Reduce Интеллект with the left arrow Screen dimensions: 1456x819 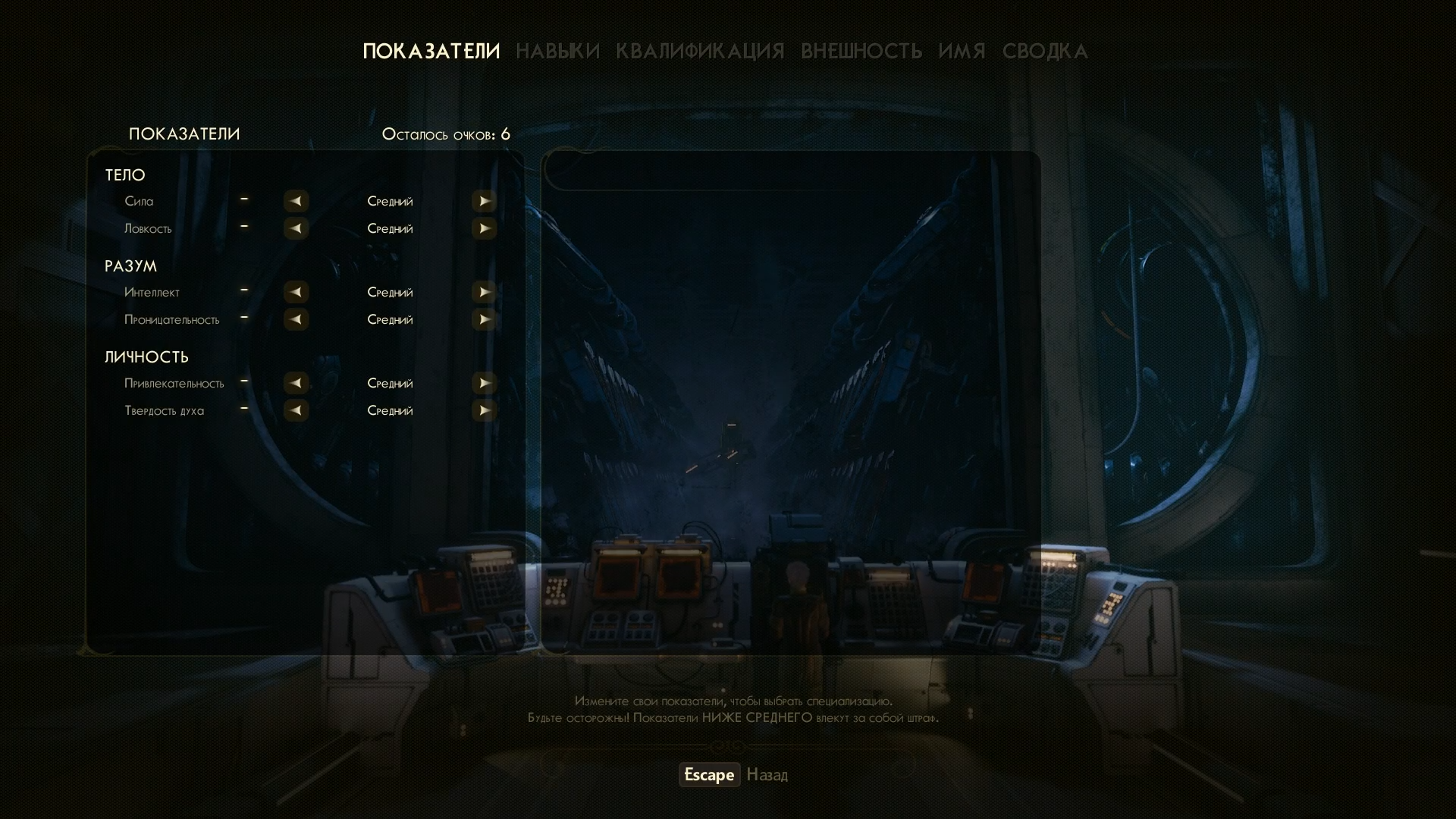296,292
